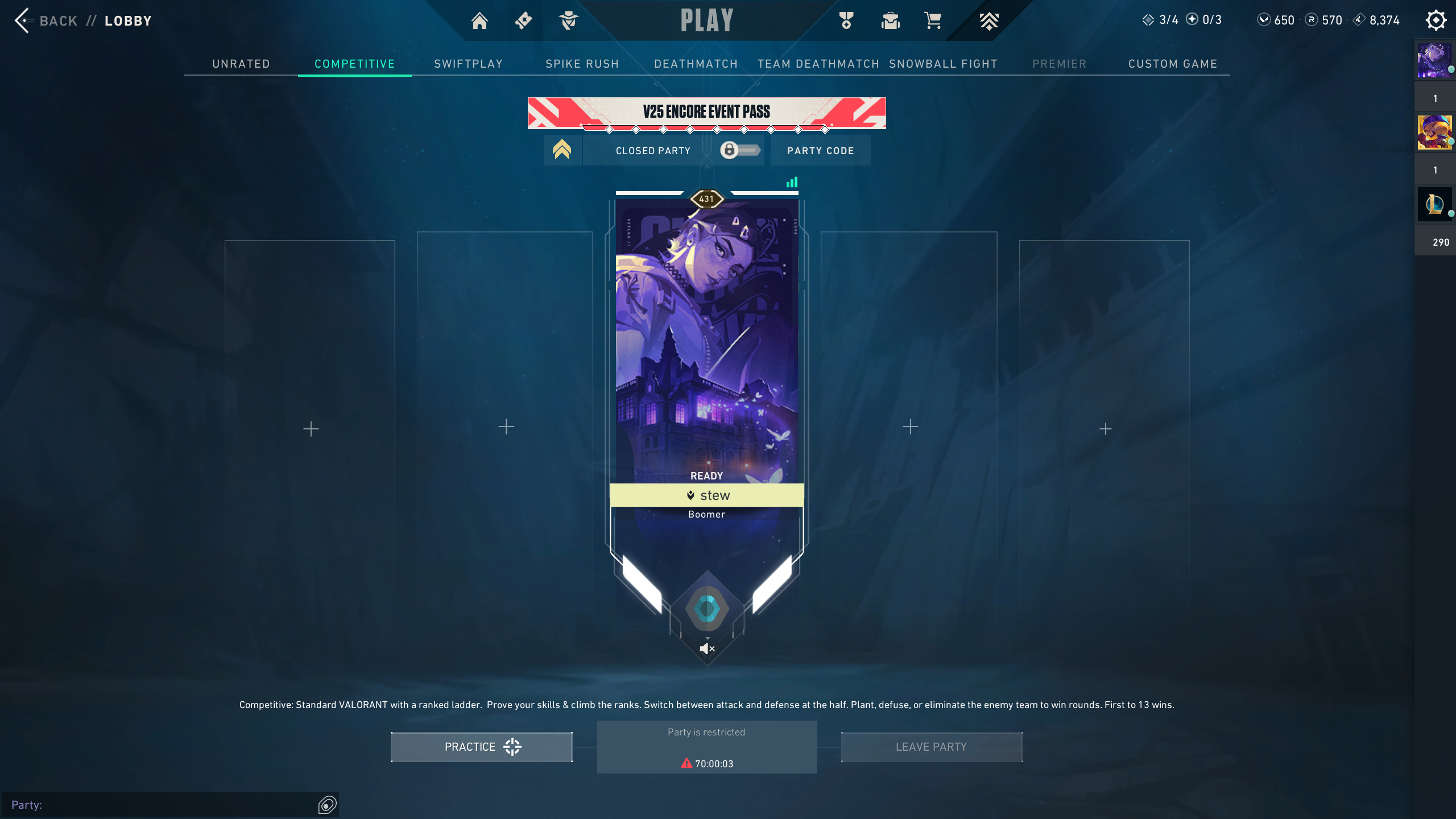Viewport: 1456px width, 819px height.
Task: Open the Play rank arrows icon
Action: point(988,20)
